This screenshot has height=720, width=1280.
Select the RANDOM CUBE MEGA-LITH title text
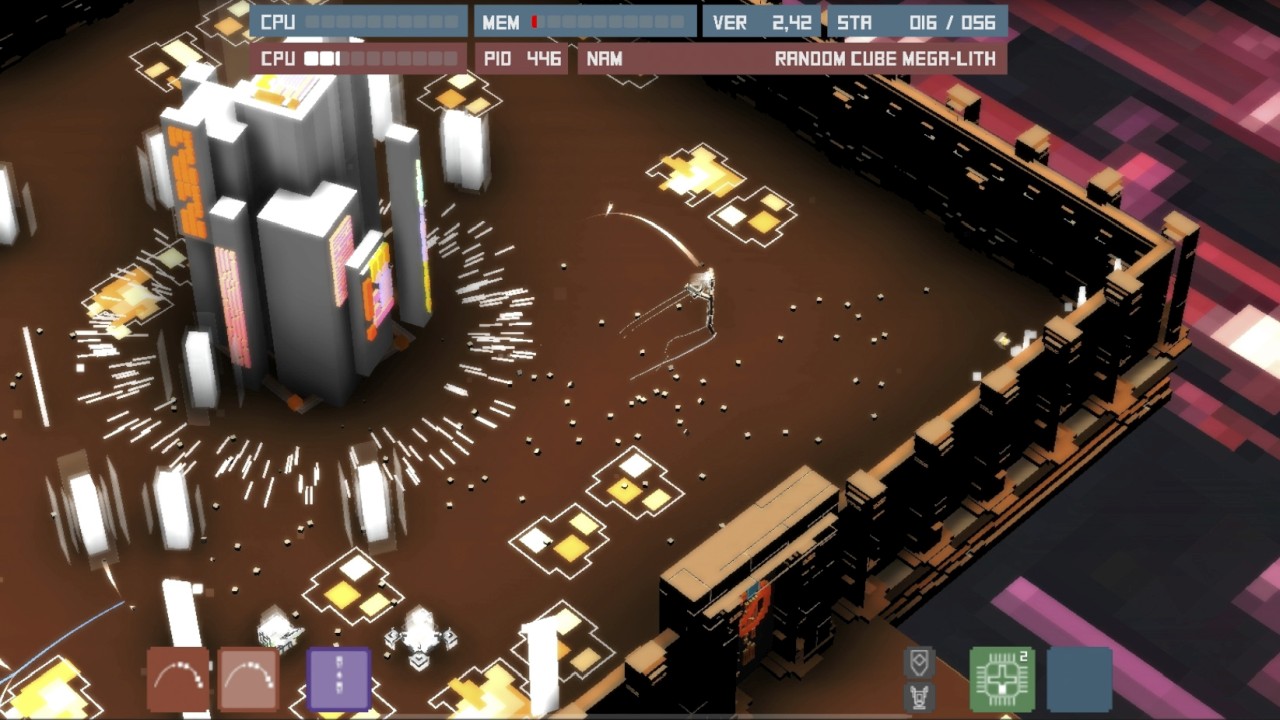coord(884,58)
